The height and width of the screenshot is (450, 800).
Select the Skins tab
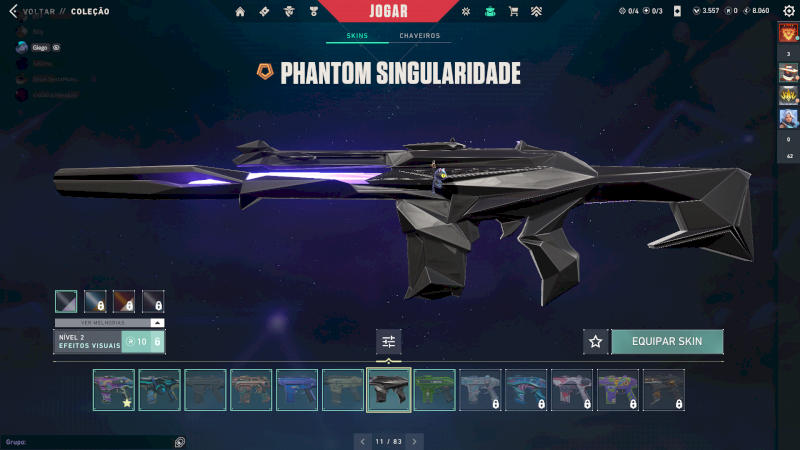[x=357, y=36]
